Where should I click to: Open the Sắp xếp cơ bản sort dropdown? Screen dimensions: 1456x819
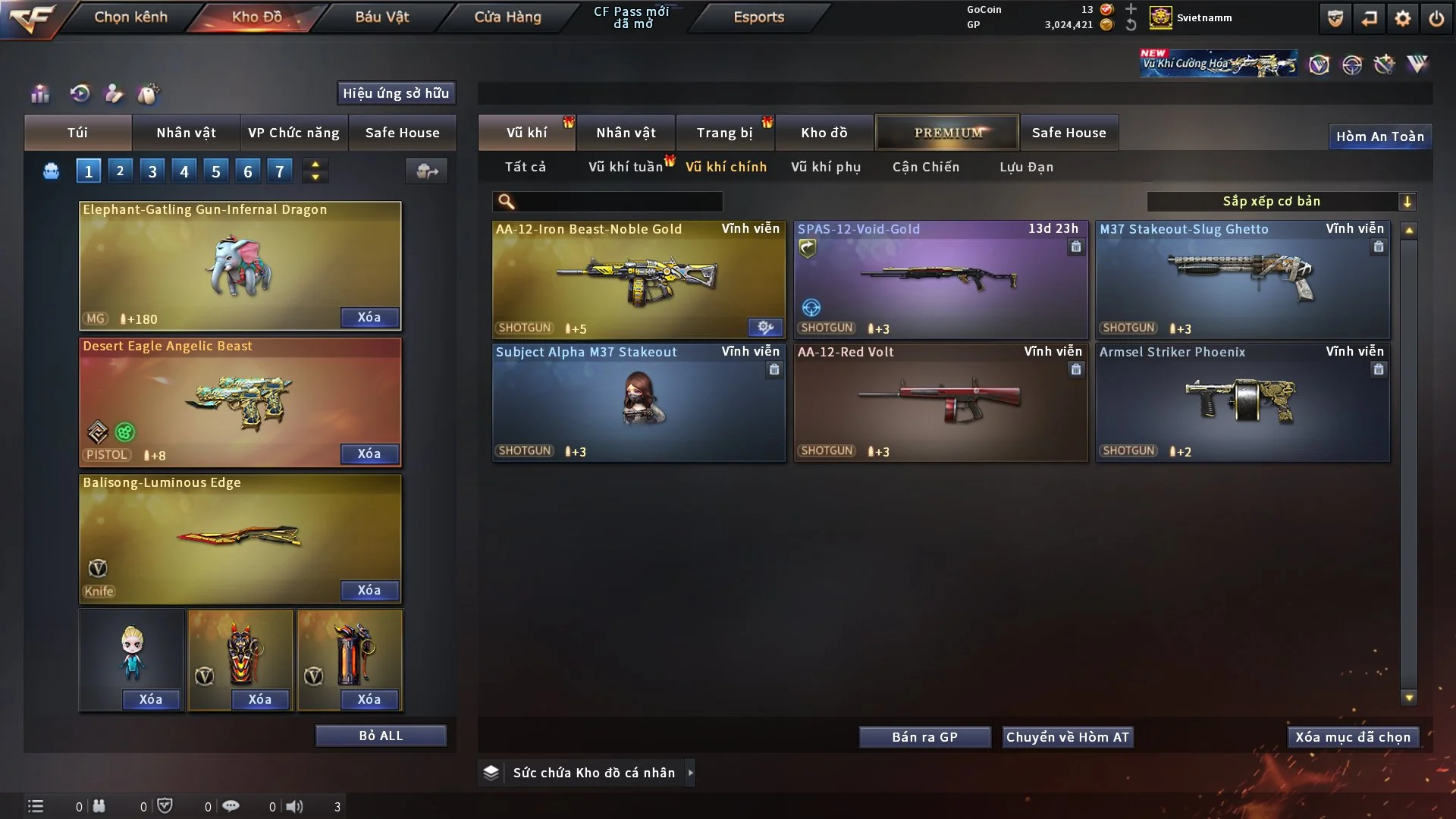click(1281, 202)
